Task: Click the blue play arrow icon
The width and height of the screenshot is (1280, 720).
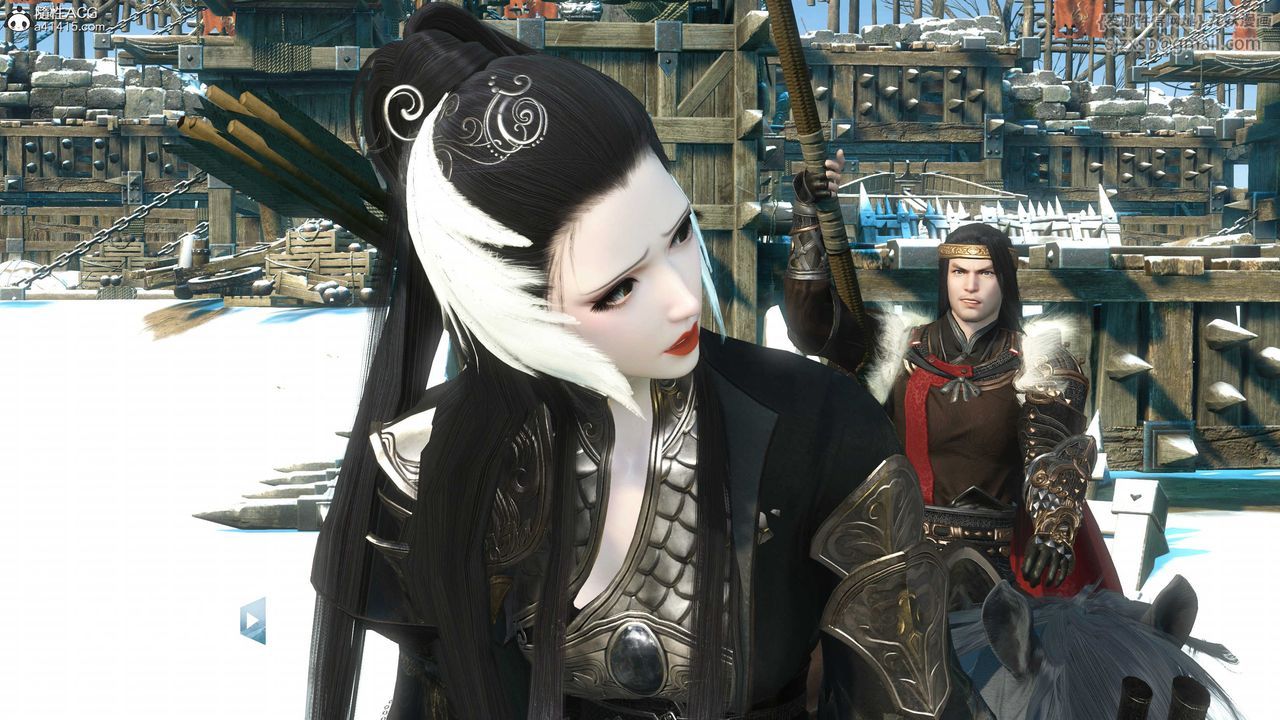Action: click(252, 620)
